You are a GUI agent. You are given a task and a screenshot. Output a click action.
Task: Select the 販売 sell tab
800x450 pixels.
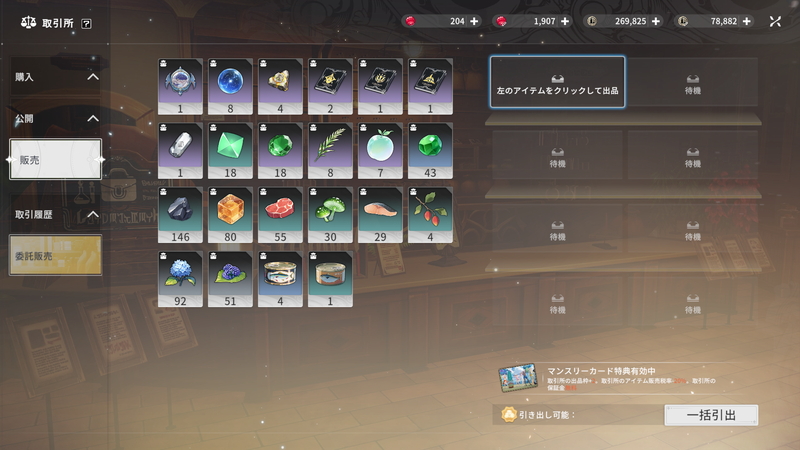[x=55, y=160]
